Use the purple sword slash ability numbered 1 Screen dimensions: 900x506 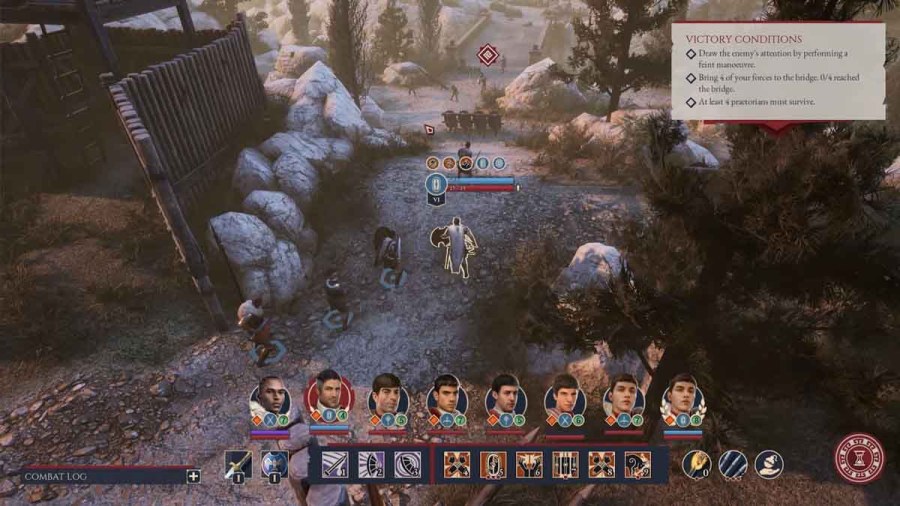point(334,465)
